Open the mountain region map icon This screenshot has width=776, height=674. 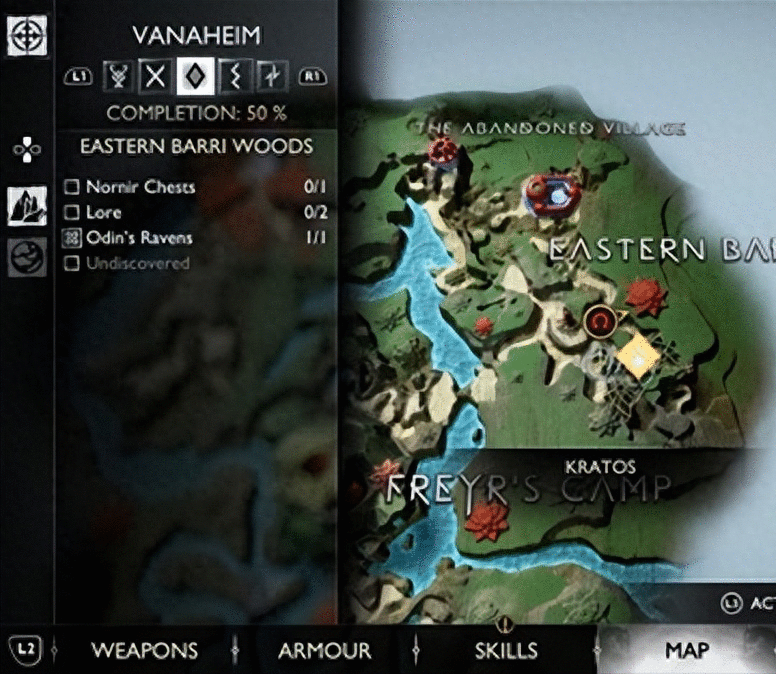click(x=26, y=207)
